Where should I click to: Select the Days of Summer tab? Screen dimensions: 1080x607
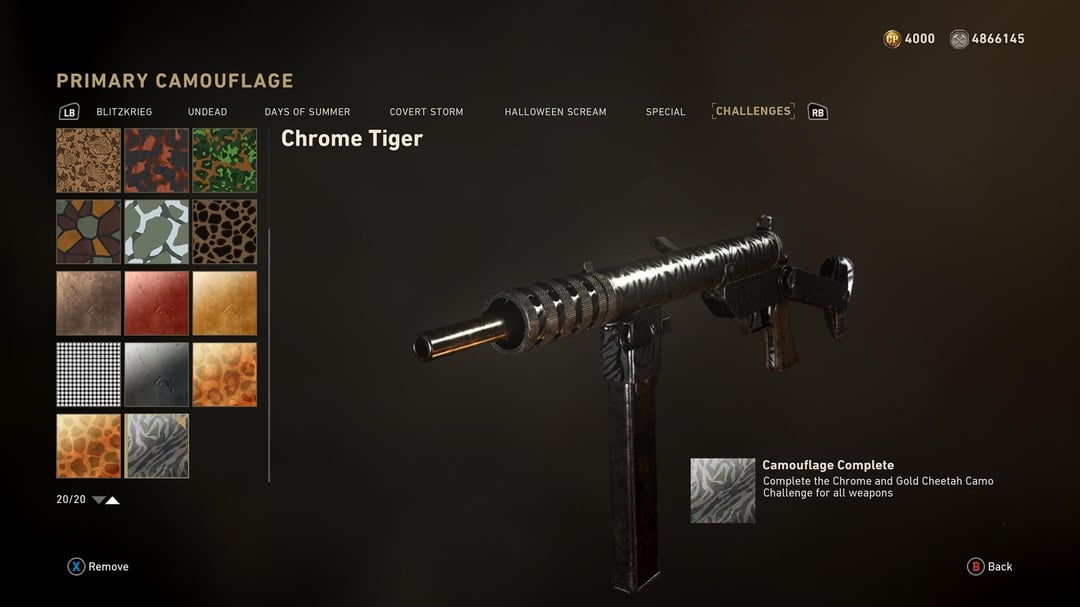tap(307, 112)
